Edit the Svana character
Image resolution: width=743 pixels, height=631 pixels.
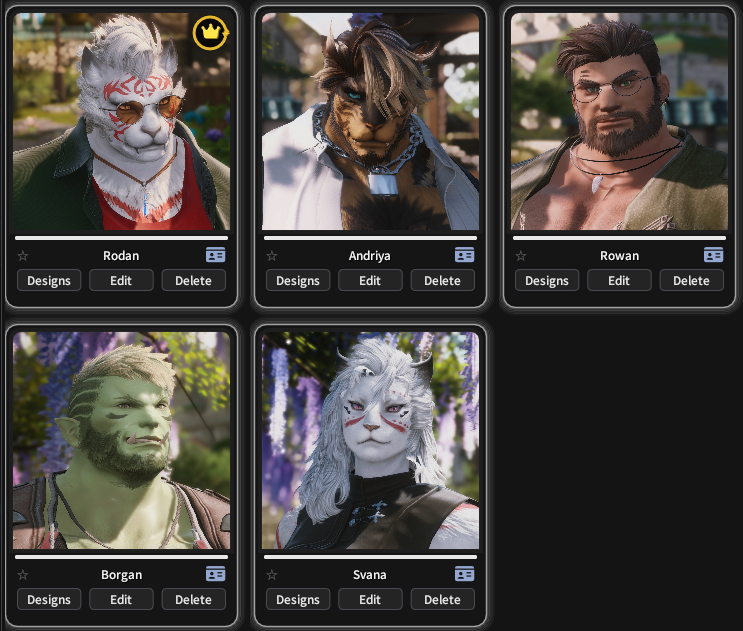370,600
